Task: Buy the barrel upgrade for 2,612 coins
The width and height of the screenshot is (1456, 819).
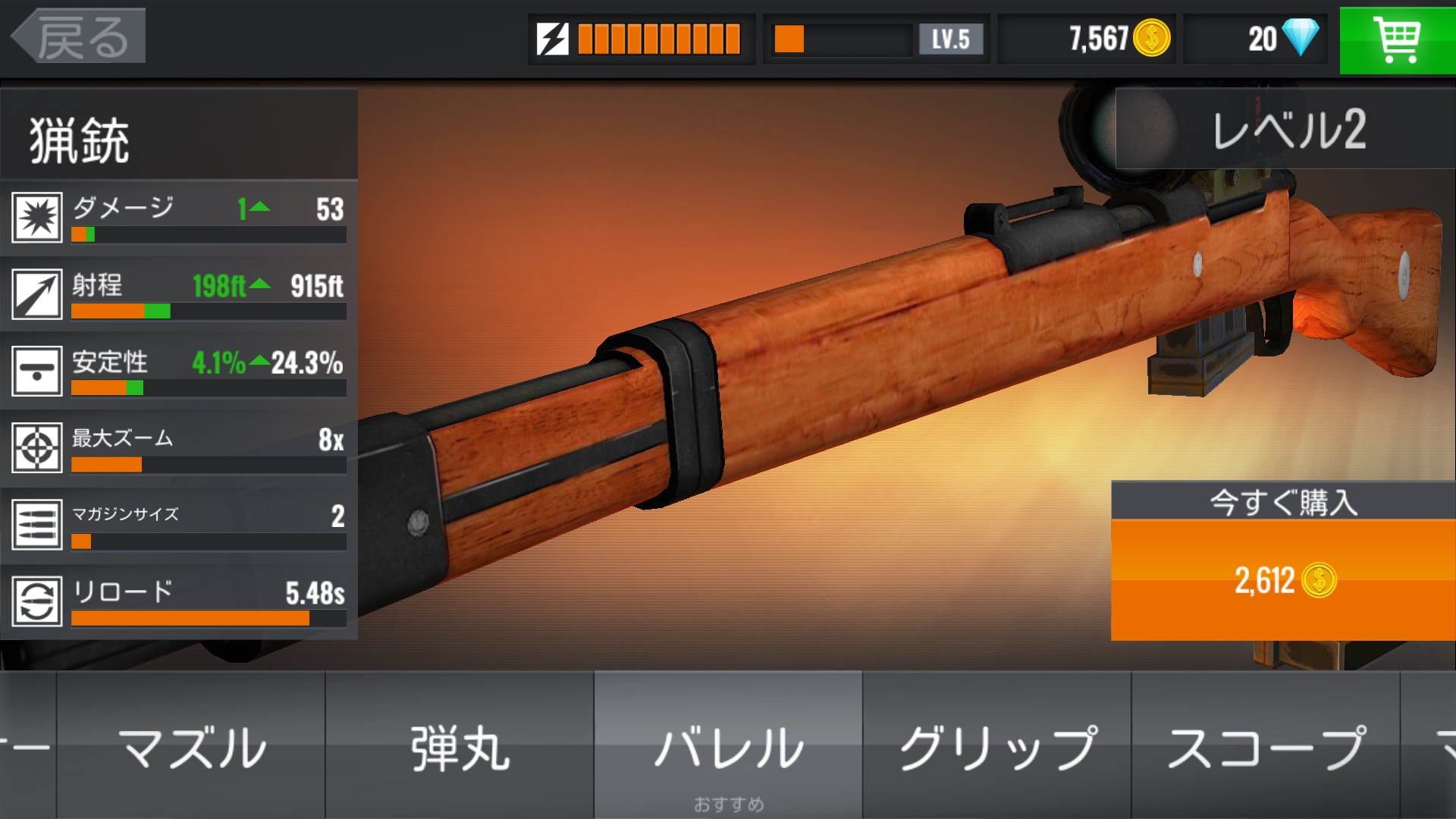Action: 1282,579
